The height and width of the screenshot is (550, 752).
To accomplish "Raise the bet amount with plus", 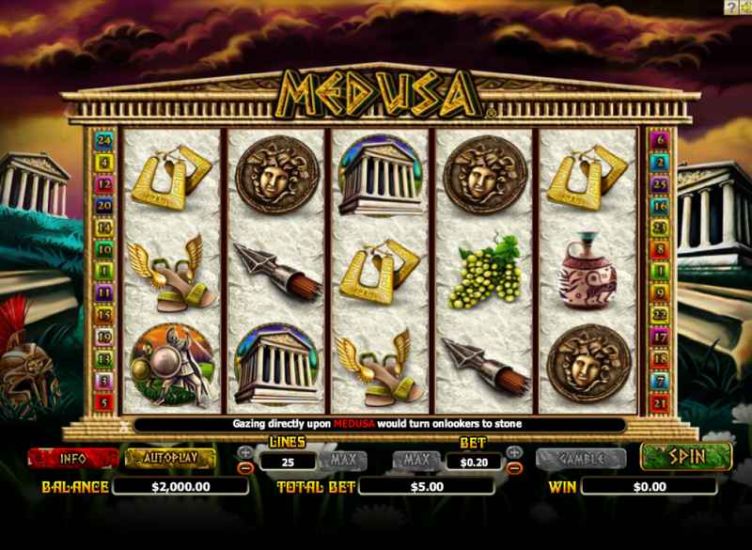I will pos(514,452).
